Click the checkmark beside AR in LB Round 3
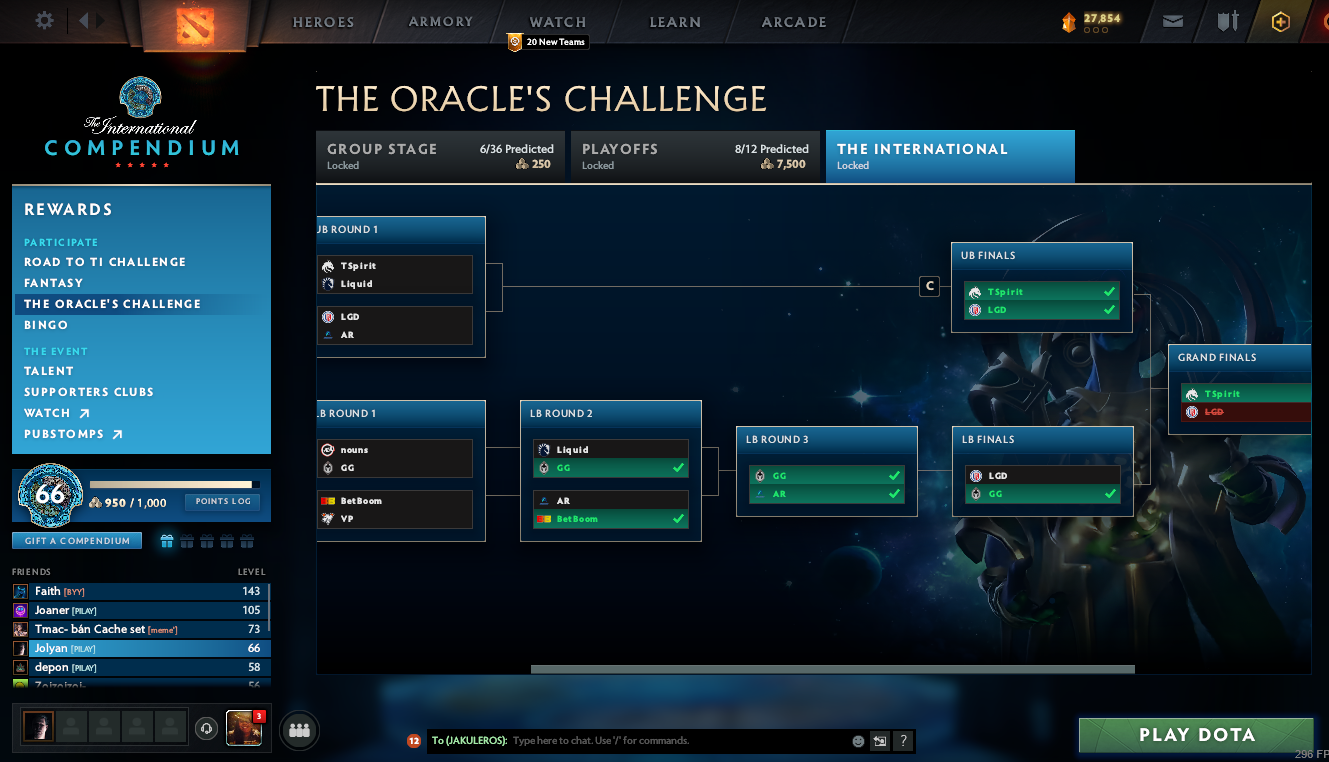1329x762 pixels. pos(894,493)
